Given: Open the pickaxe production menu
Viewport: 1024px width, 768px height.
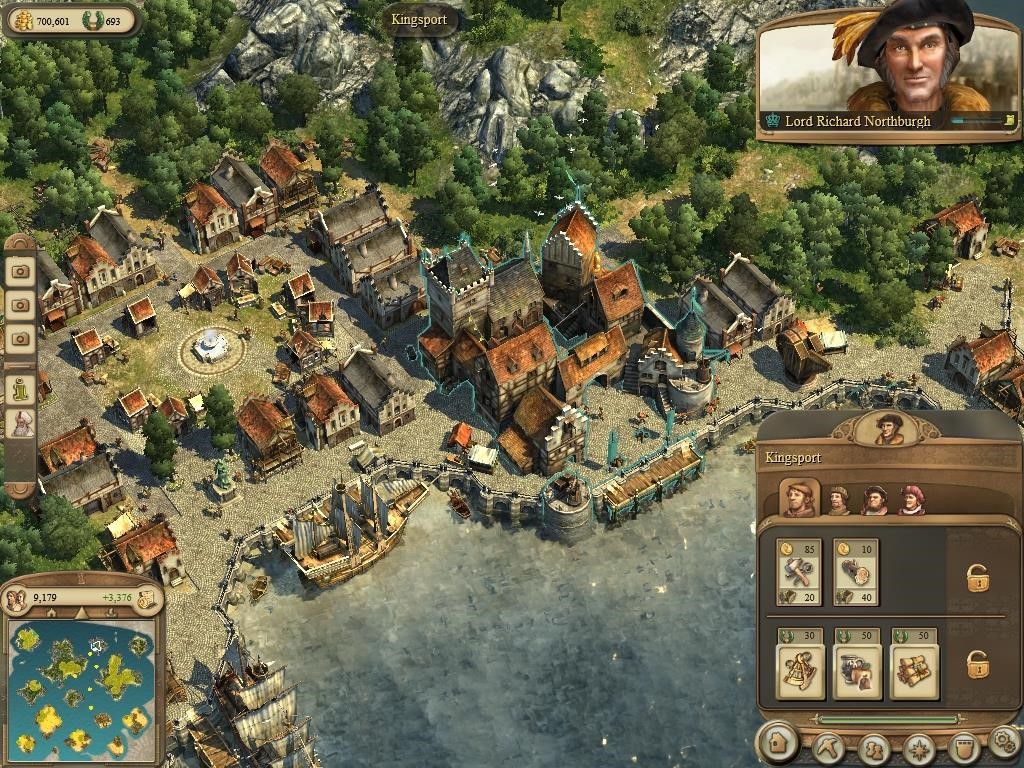Looking at the screenshot, I should point(828,747).
